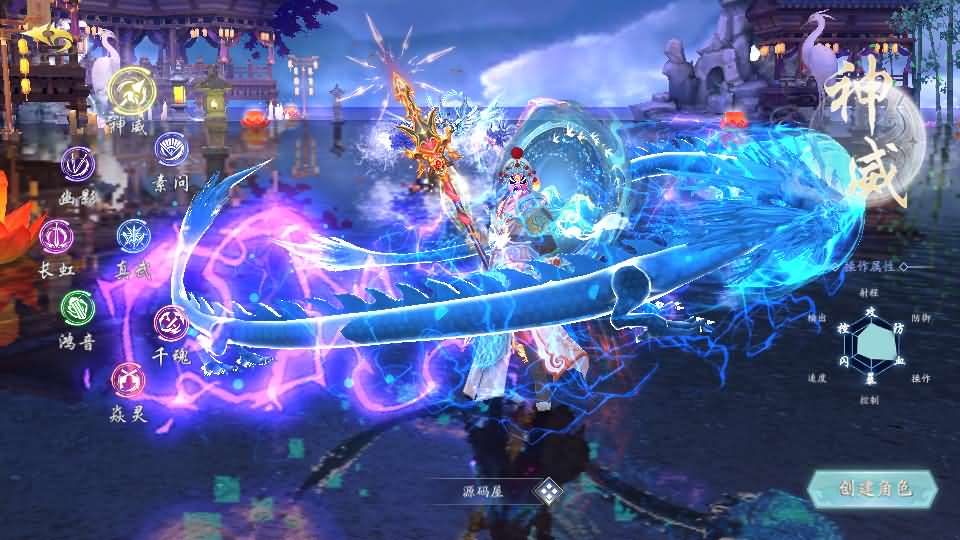Select the 长虹 class
960x540 pixels.
(x=56, y=236)
